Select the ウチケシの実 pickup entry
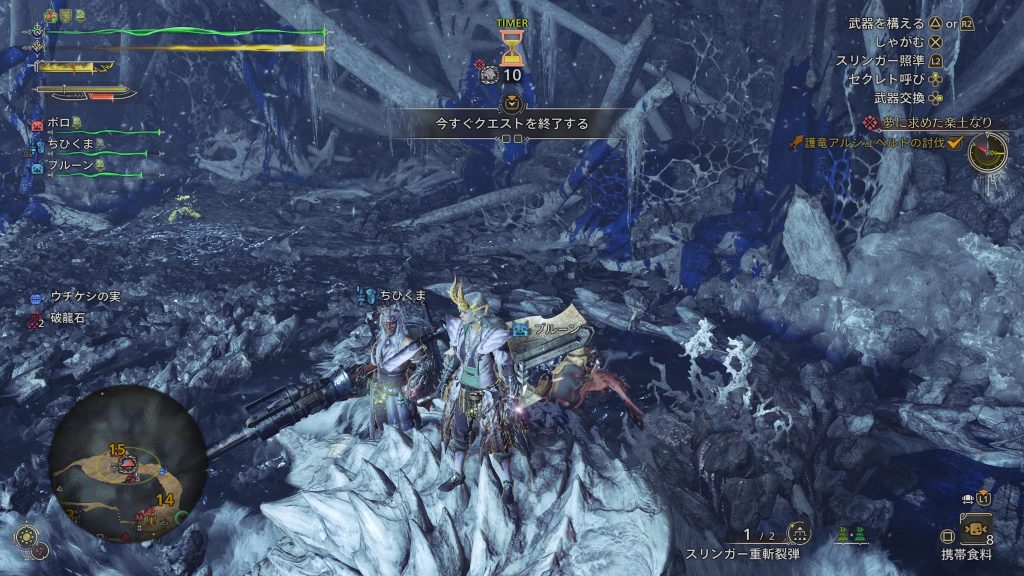Viewport: 1024px width, 576px height. 85,297
